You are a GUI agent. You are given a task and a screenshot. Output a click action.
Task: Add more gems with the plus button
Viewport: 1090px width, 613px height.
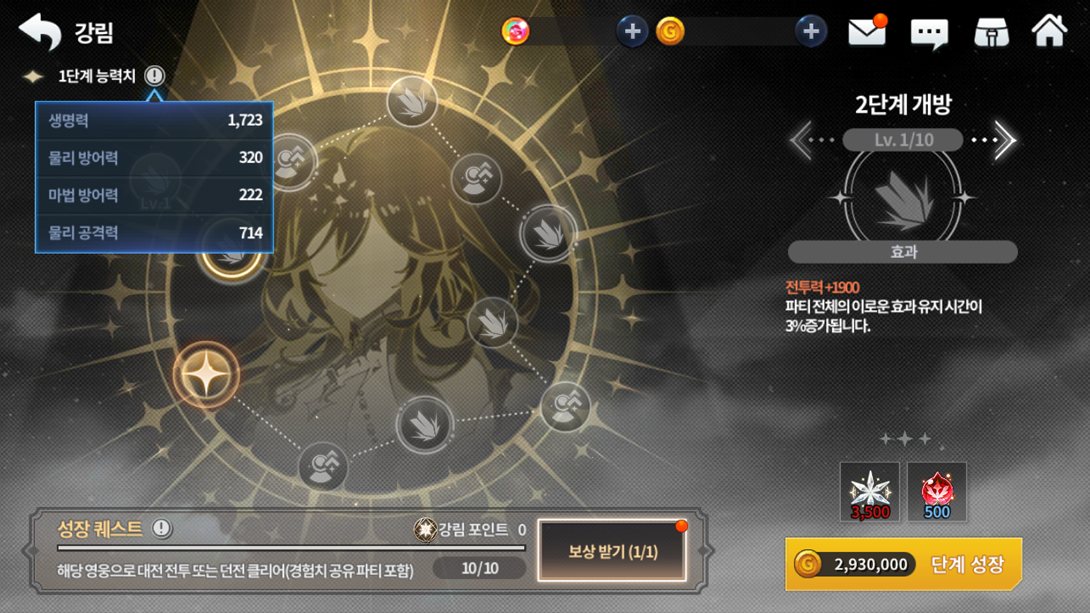pos(632,32)
